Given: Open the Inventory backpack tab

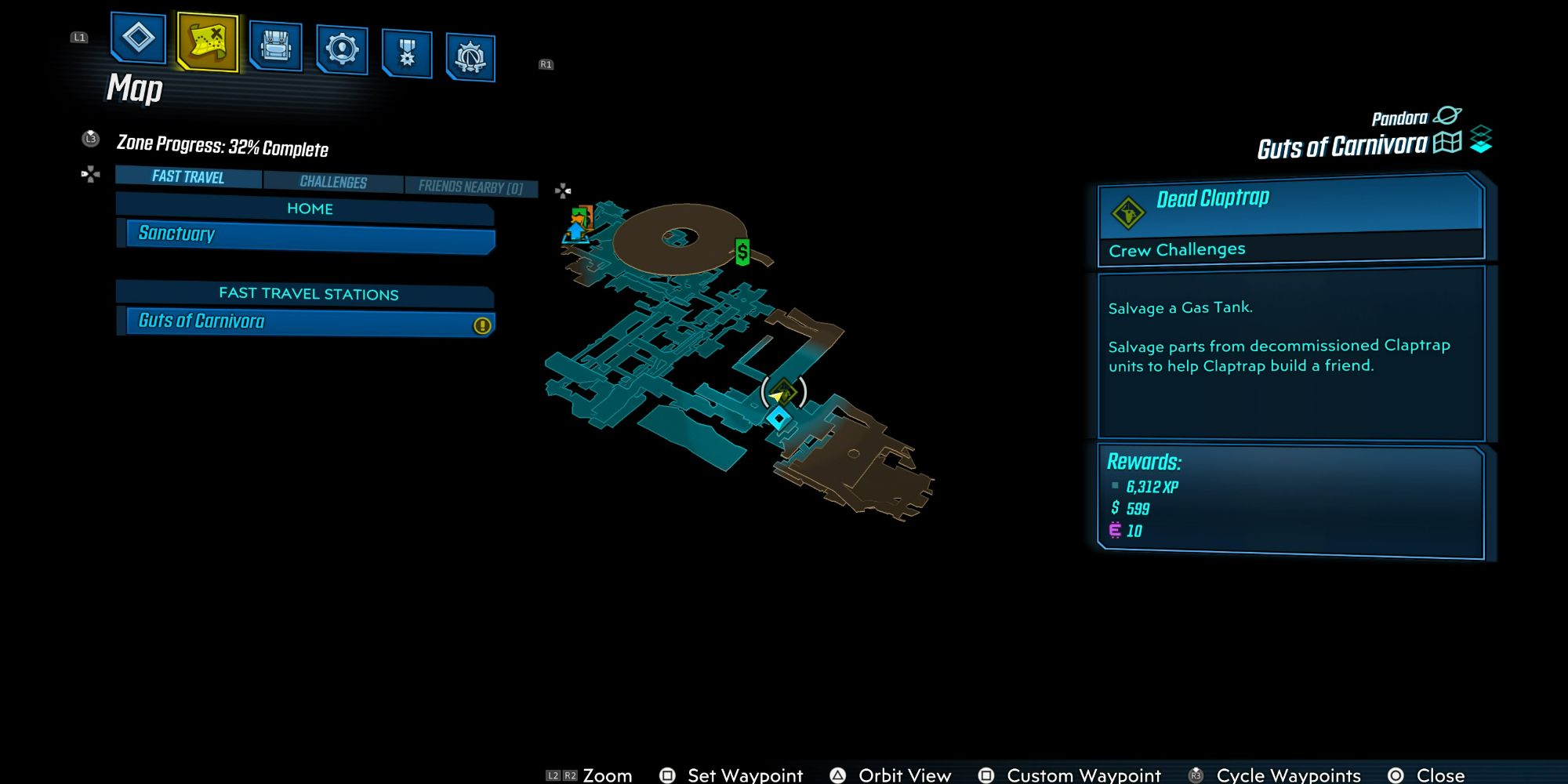Looking at the screenshot, I should (275, 46).
